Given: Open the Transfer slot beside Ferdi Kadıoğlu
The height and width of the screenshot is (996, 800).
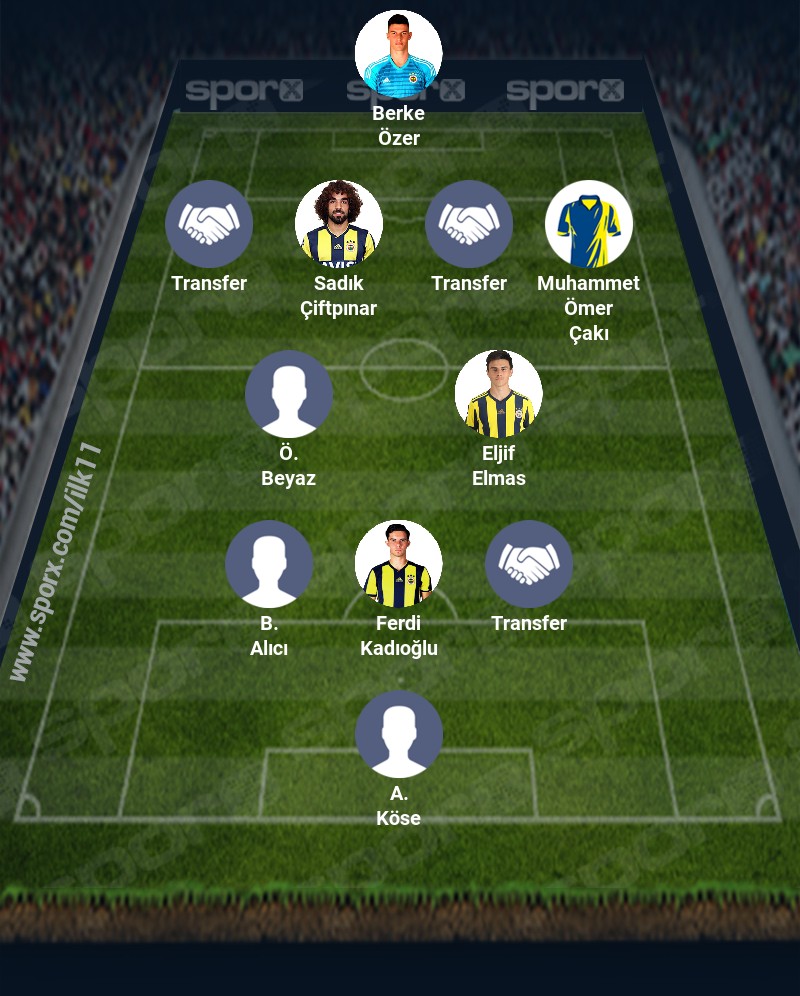Looking at the screenshot, I should pos(529,564).
